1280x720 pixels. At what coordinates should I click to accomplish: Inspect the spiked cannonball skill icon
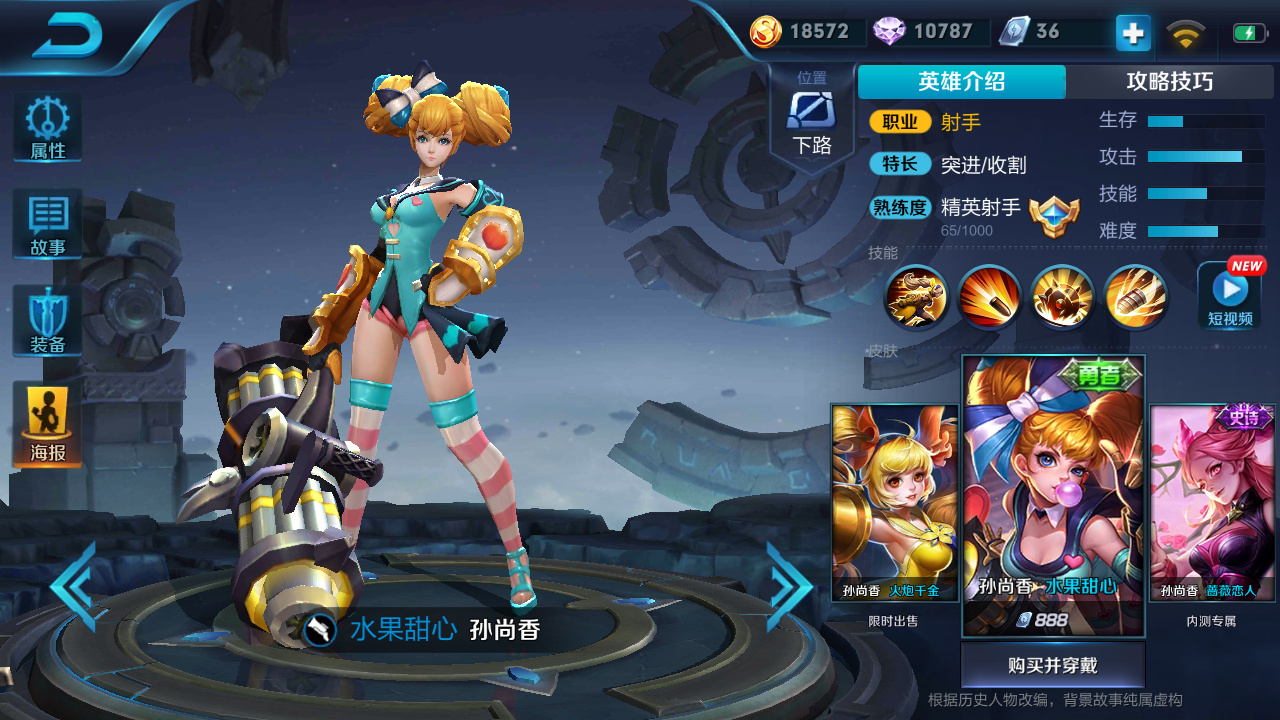[x=1061, y=297]
